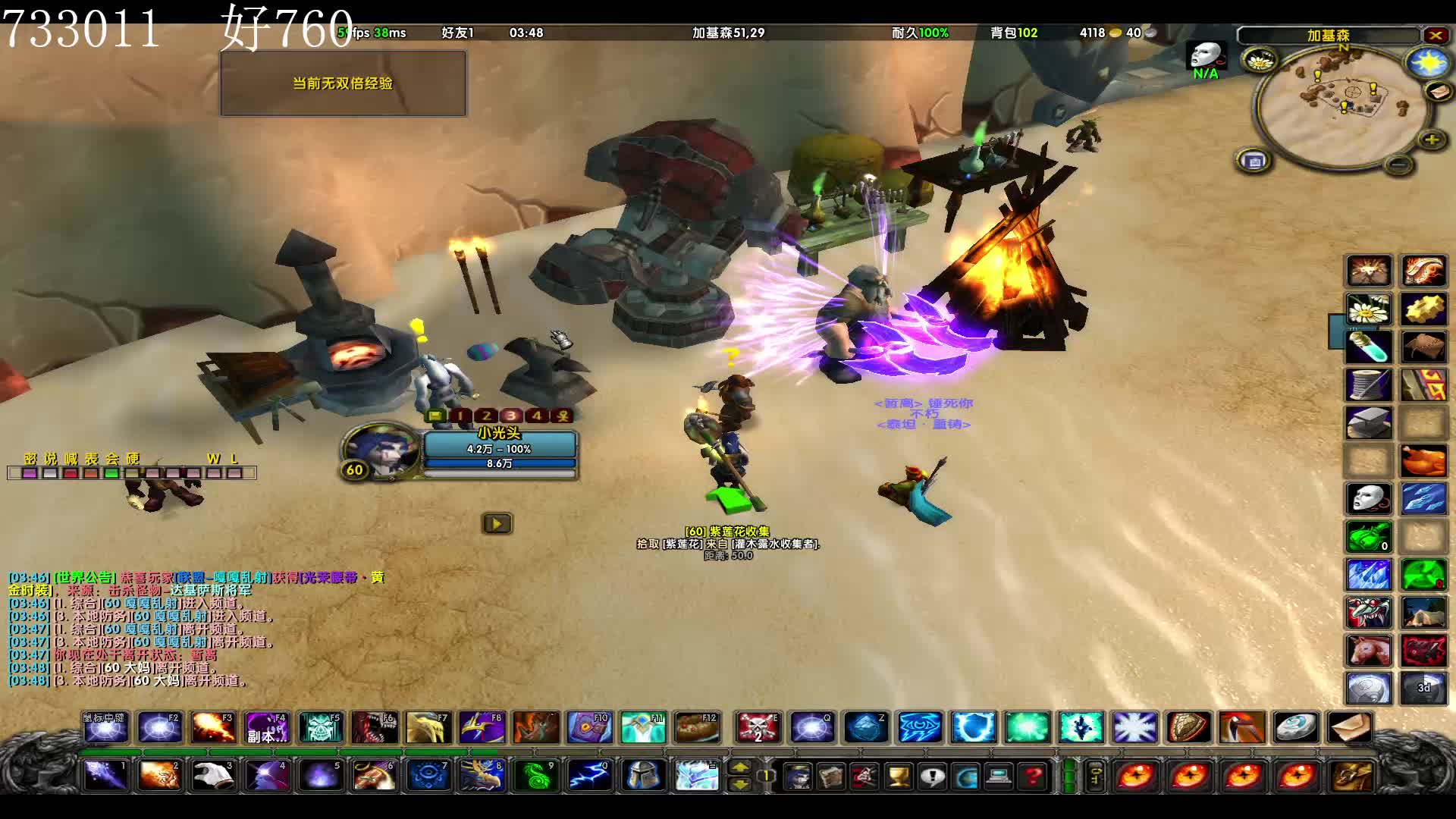Use the roast chicken food item
Image resolution: width=1456 pixels, height=819 pixels.
point(1423,461)
